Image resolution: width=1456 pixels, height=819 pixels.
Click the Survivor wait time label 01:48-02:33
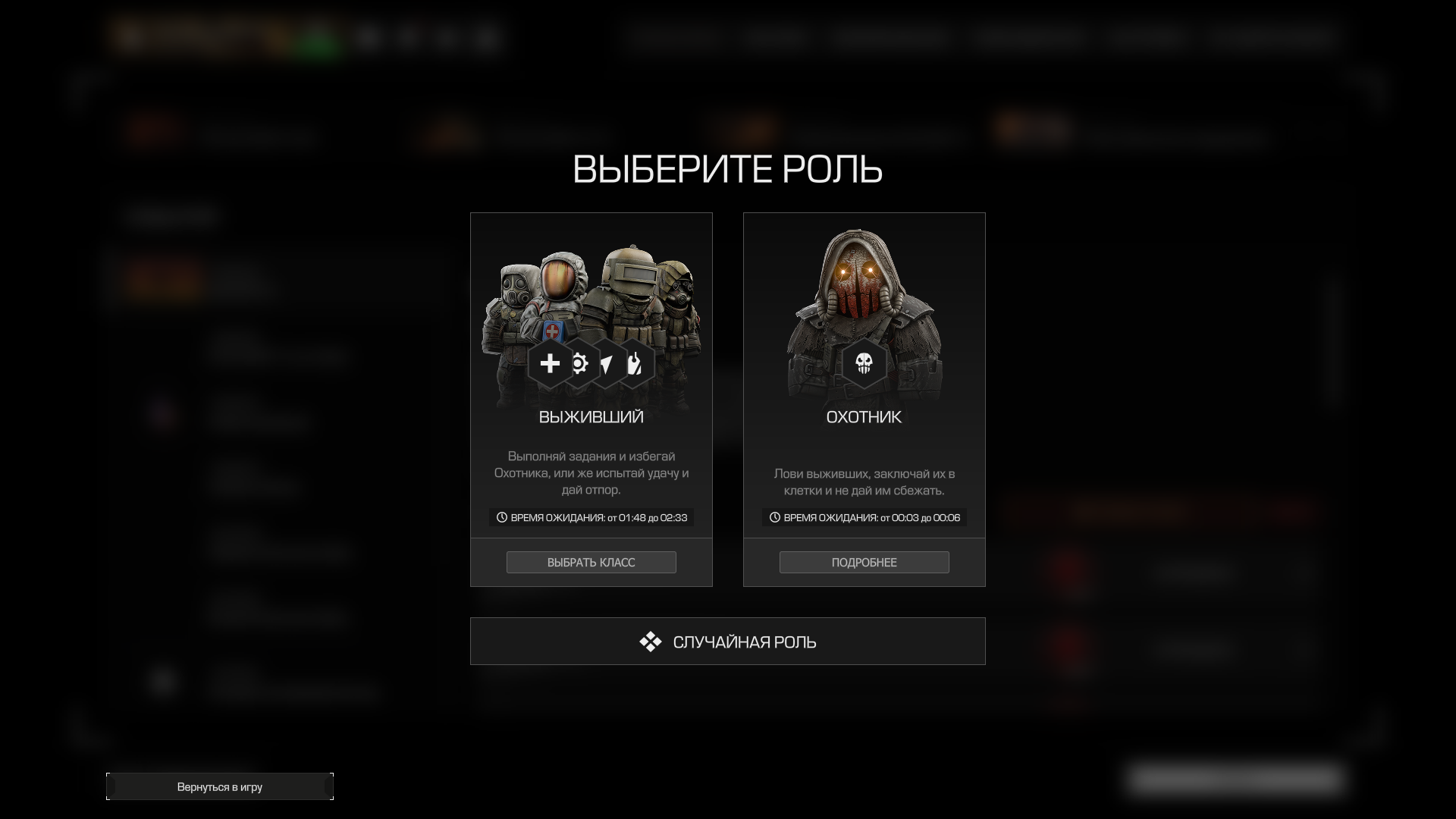598,517
